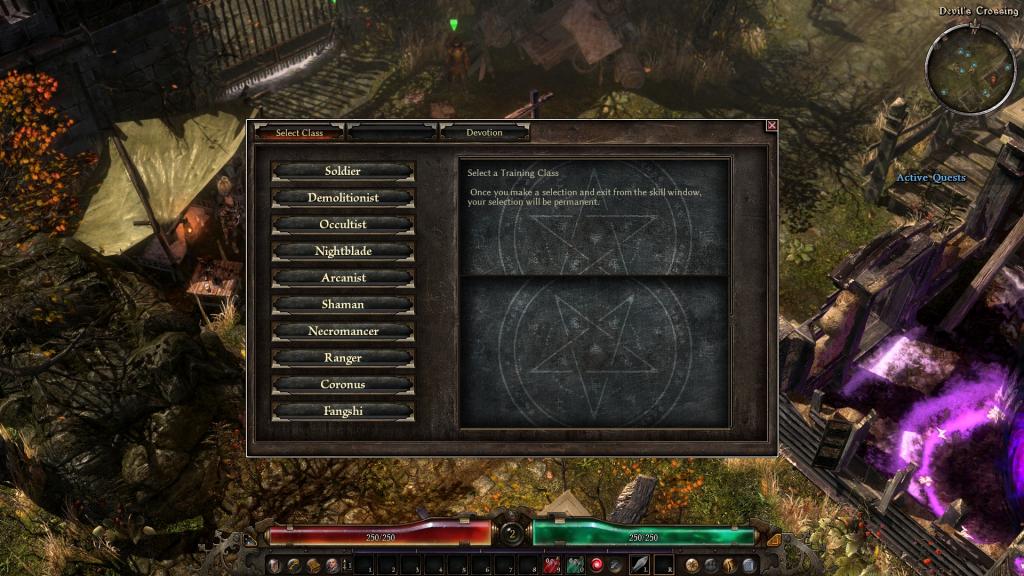Choose Nightblade as training class
The image size is (1024, 576).
pyautogui.click(x=342, y=251)
